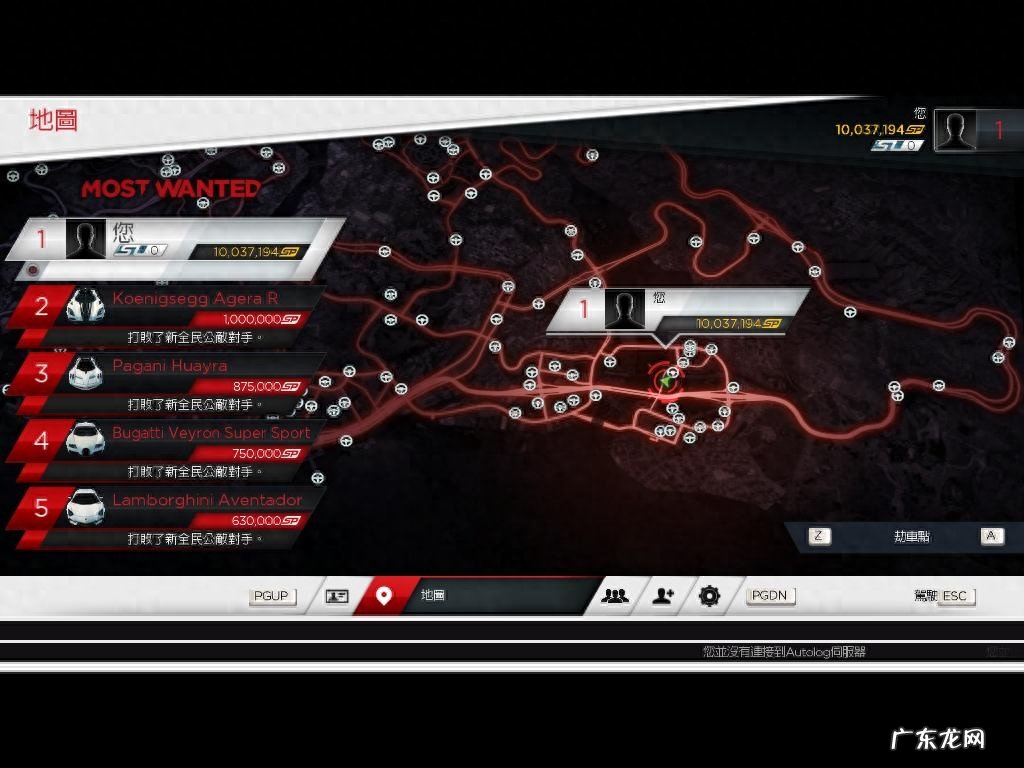
Task: Select your rank 1 player row in the list
Action: click(x=175, y=240)
